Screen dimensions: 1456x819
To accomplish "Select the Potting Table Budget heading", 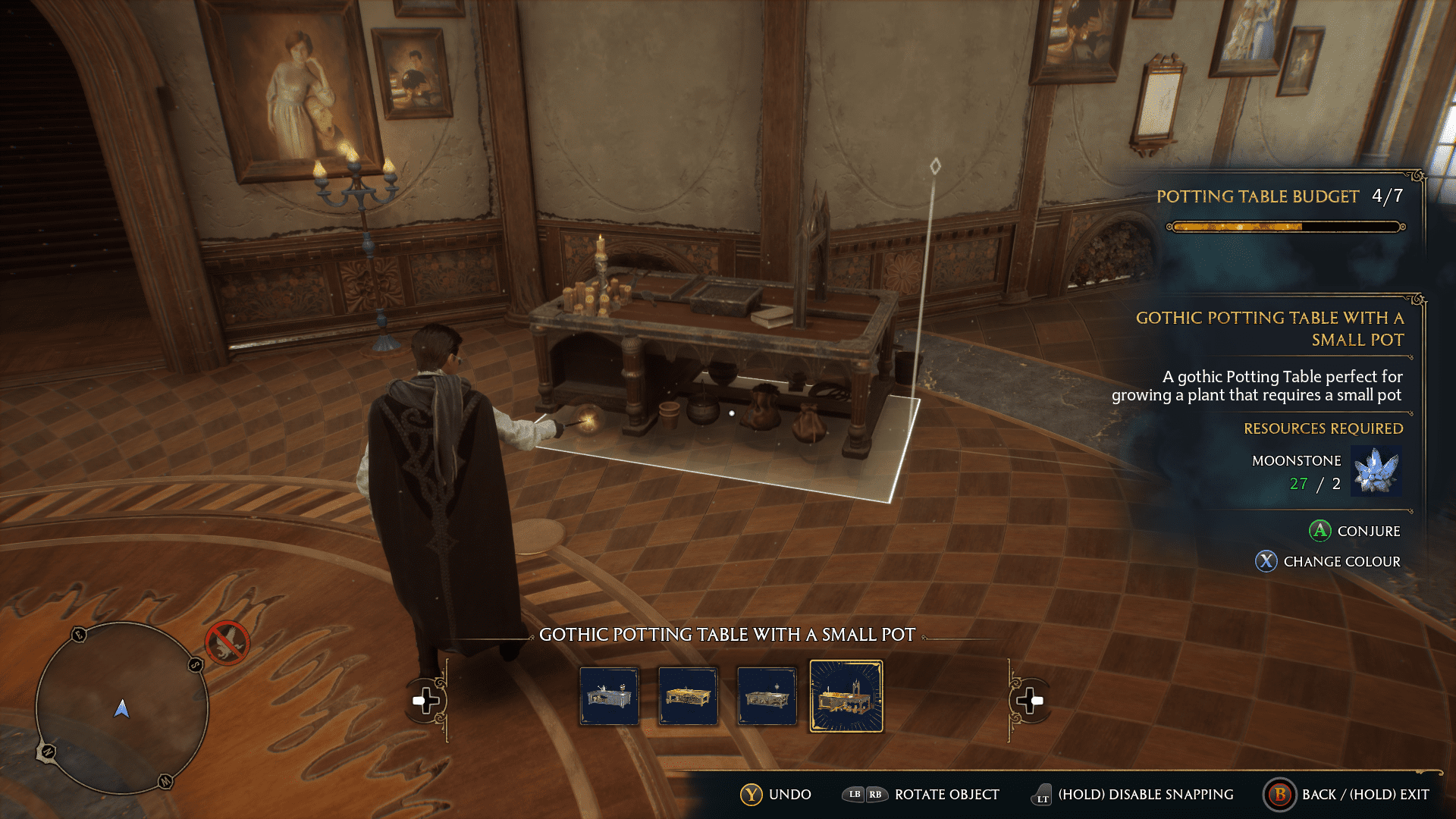I will click(x=1258, y=196).
